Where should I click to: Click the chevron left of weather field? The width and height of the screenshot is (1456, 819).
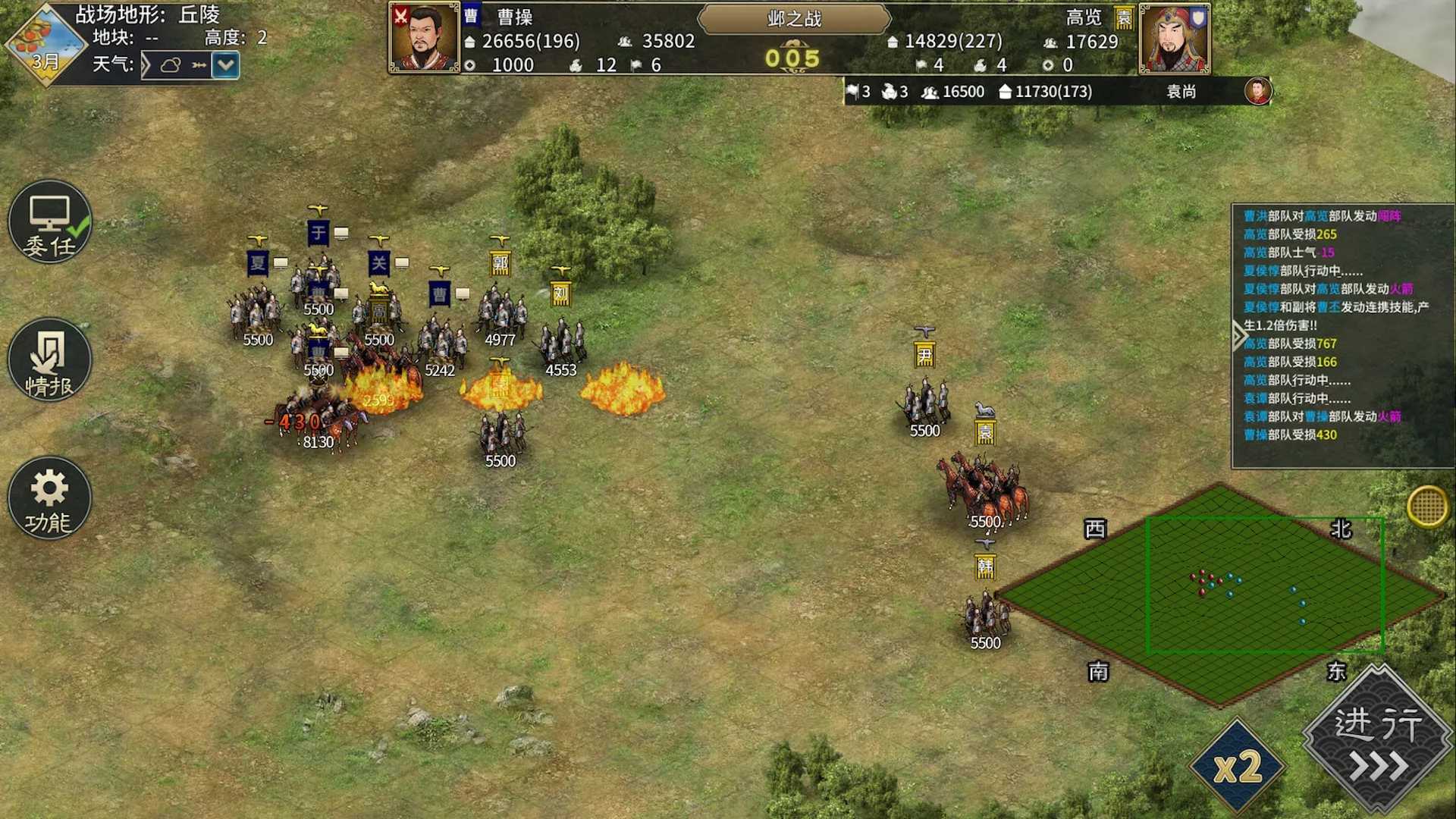pyautogui.click(x=149, y=66)
